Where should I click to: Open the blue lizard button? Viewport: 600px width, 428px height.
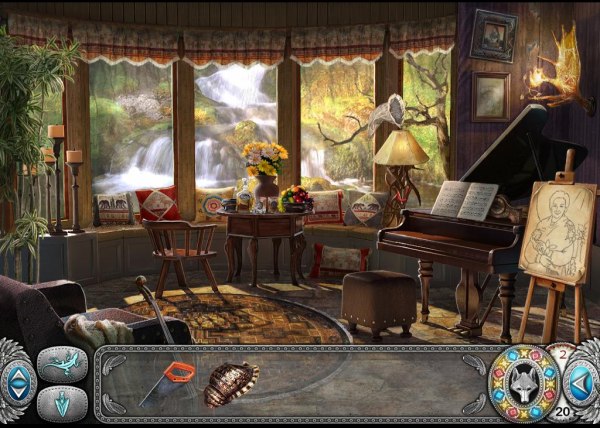coord(62,365)
